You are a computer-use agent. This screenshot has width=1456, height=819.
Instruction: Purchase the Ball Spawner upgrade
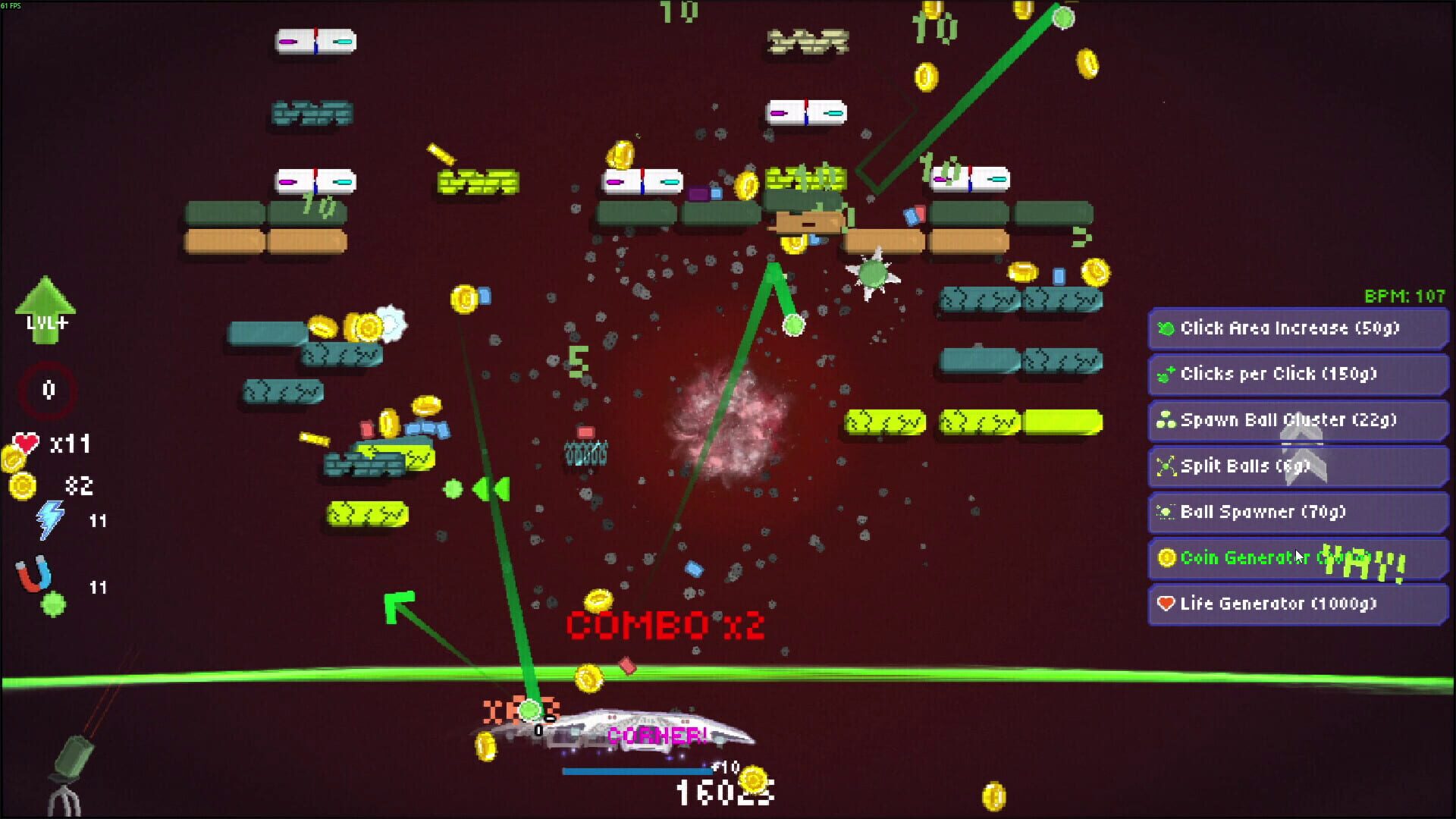tap(1297, 513)
